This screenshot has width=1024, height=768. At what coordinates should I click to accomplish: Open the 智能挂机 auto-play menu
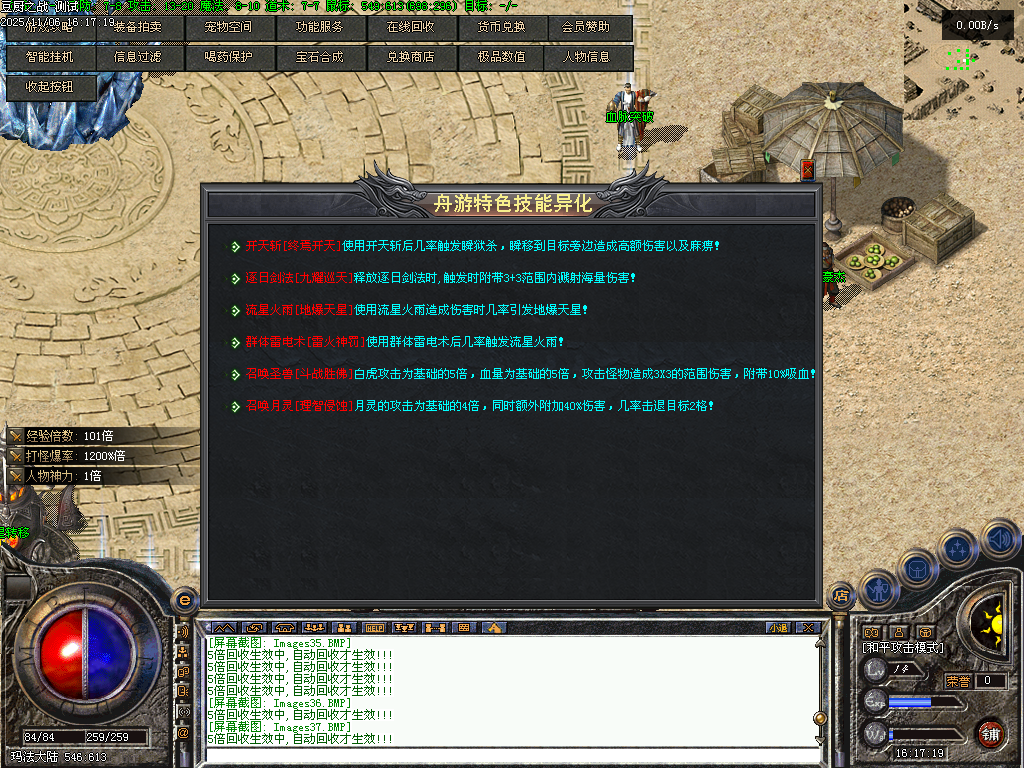pos(50,57)
